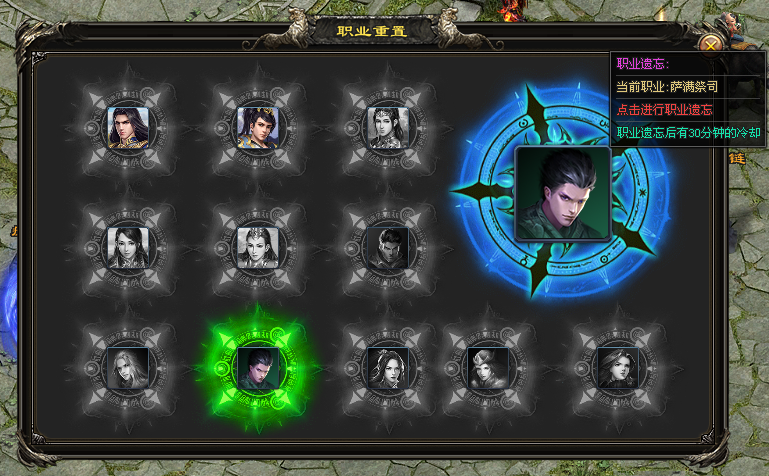769x476 pixels.
Task: Select the colored long-haired male portrait in gold armor
Action: point(128,126)
